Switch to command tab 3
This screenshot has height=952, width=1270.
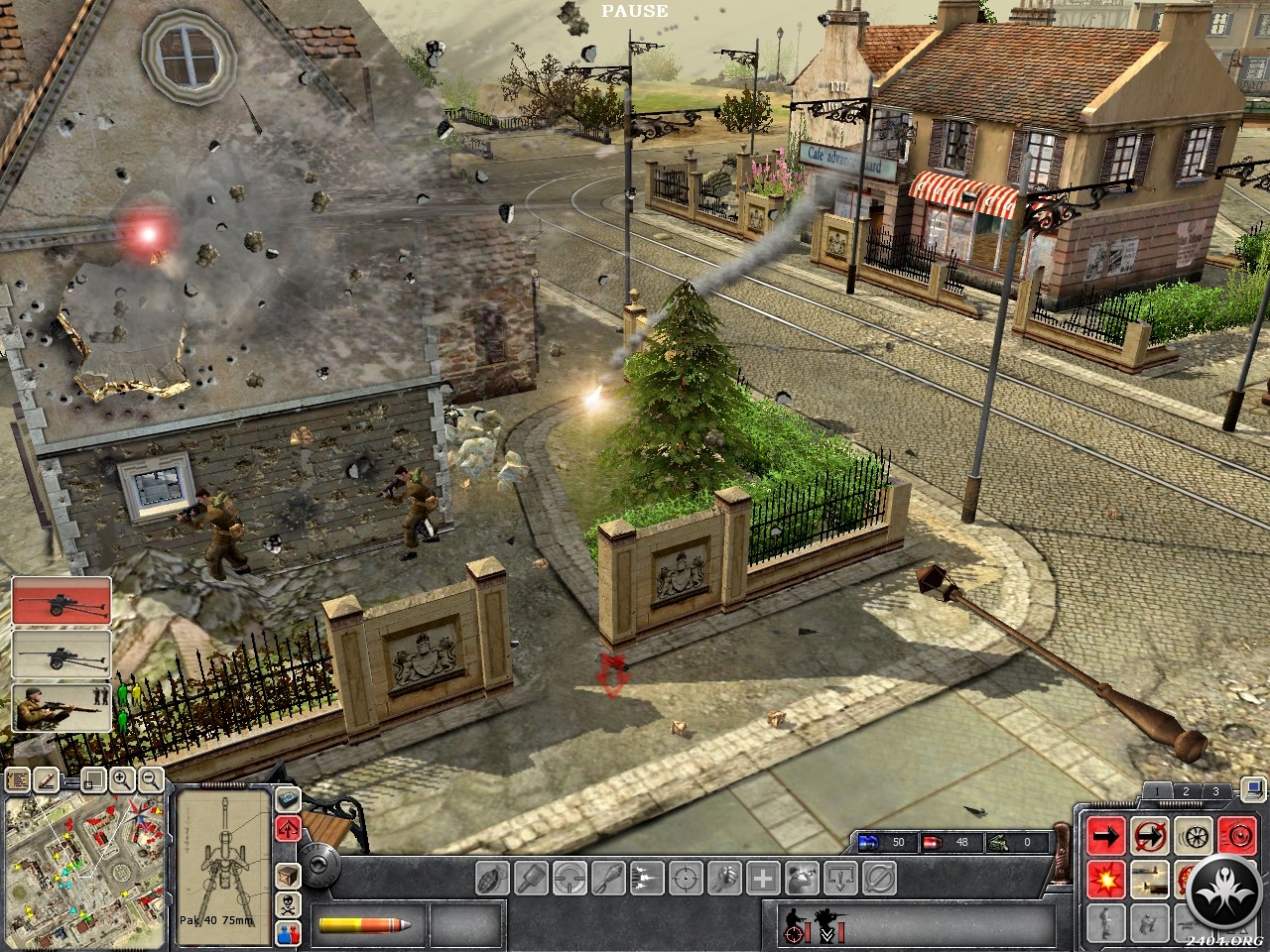1215,791
